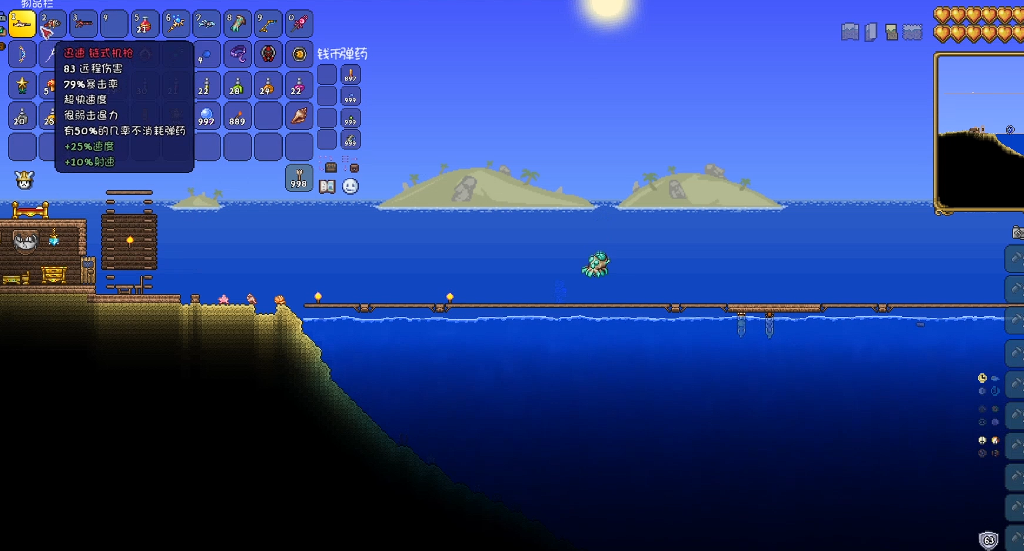Viewport: 1024px width, 551px height.
Task: Pick the pickaxe in hotbar slot 8
Action: (x=238, y=24)
